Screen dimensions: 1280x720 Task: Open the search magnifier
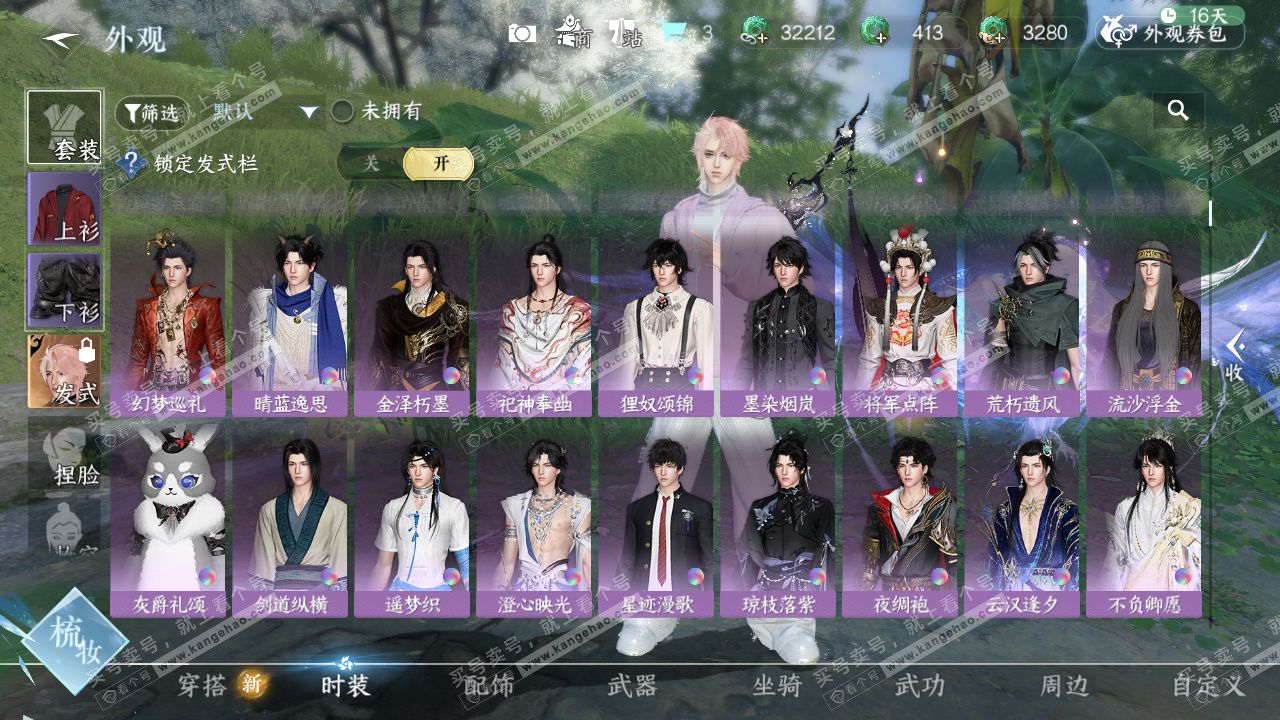click(1178, 111)
